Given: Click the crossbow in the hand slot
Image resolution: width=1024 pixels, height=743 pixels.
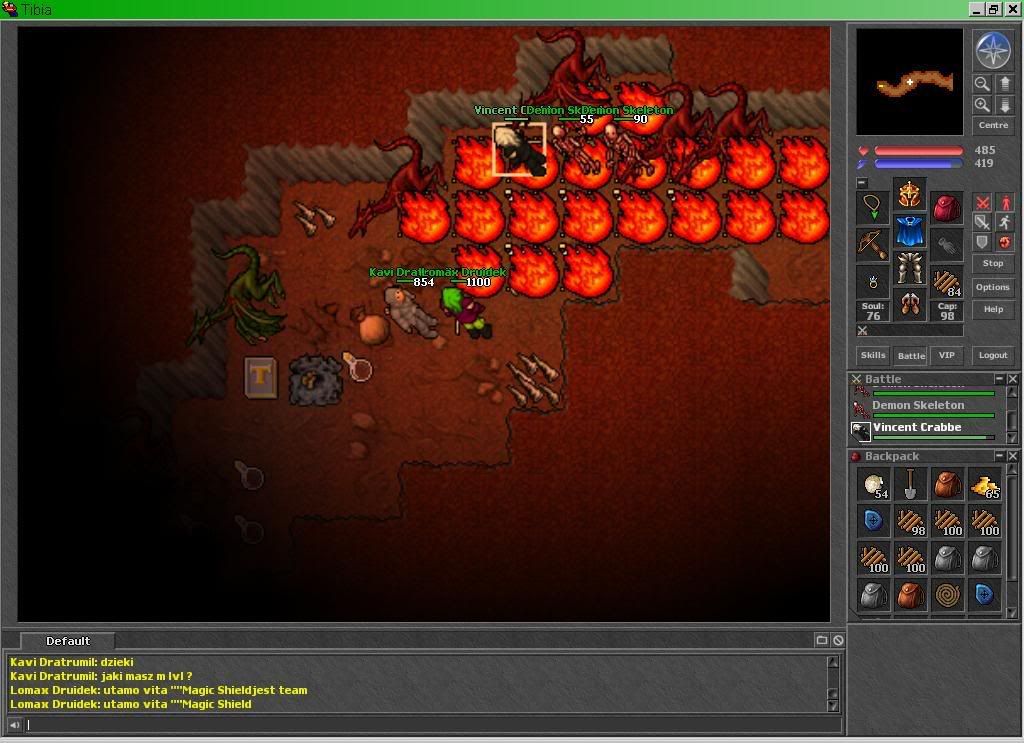Looking at the screenshot, I should [872, 243].
